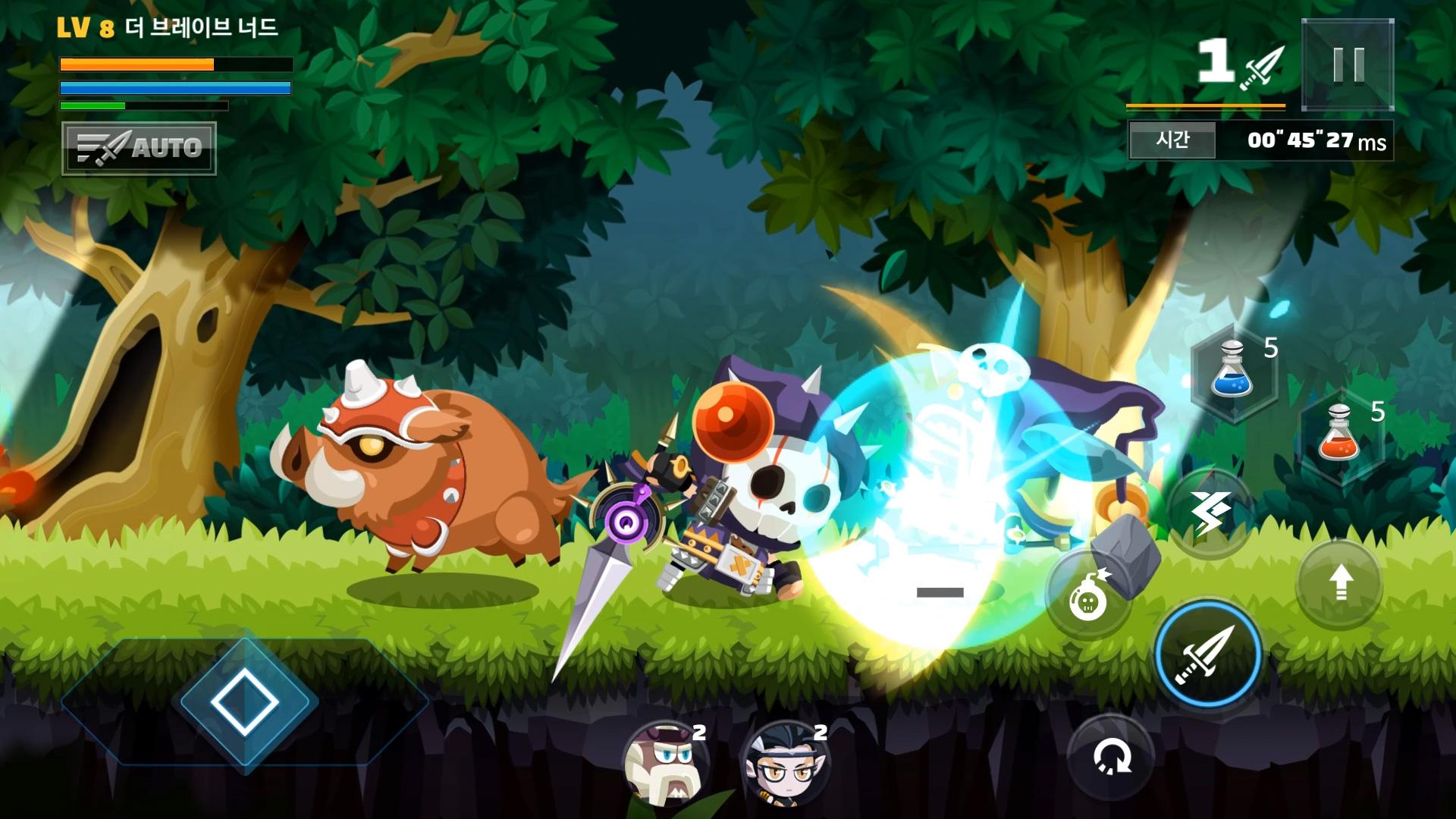Throw the skull bomb skill
The height and width of the screenshot is (819, 1456).
(1088, 596)
